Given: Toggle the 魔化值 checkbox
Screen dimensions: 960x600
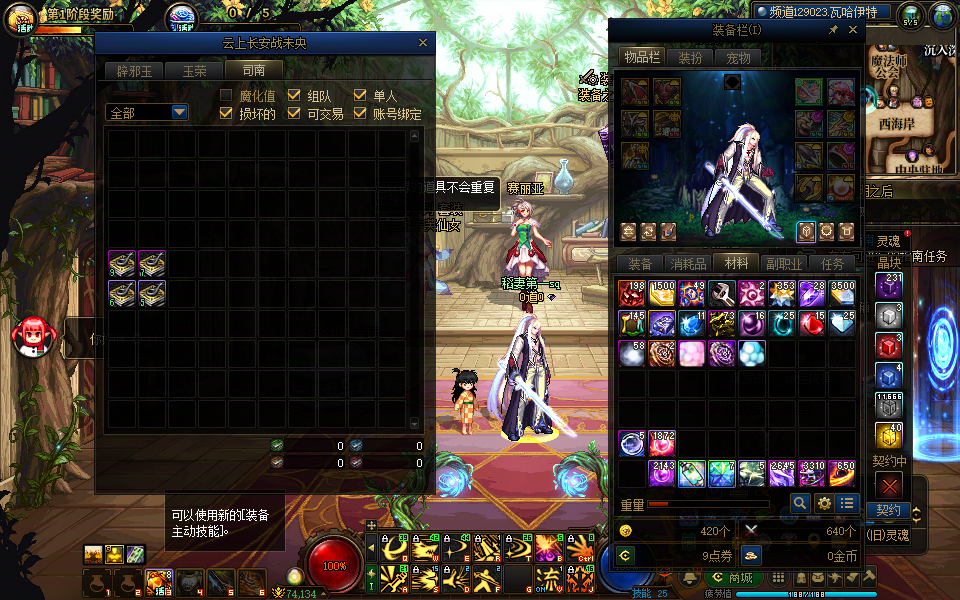Looking at the screenshot, I should tap(227, 96).
